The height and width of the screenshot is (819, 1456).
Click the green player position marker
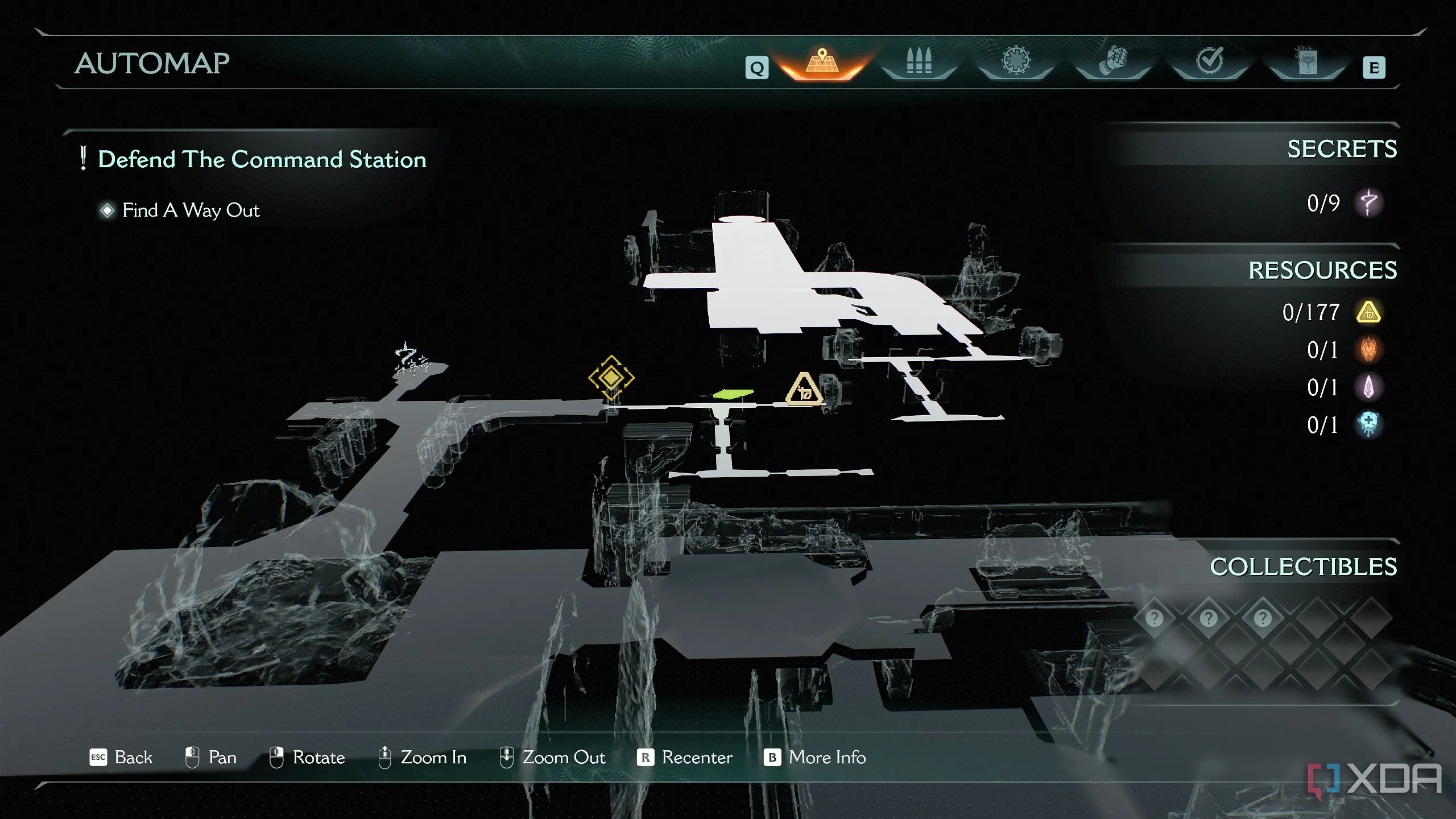tap(733, 394)
